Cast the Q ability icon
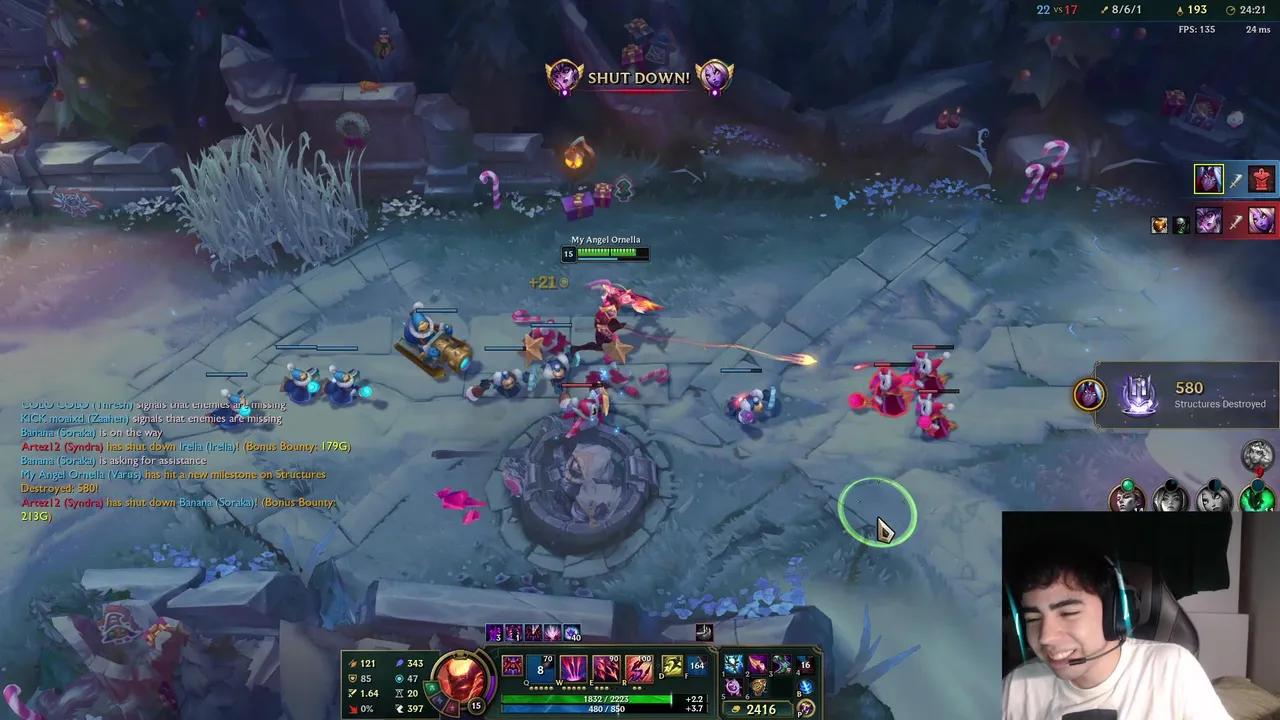This screenshot has width=1280, height=720. [x=540, y=667]
